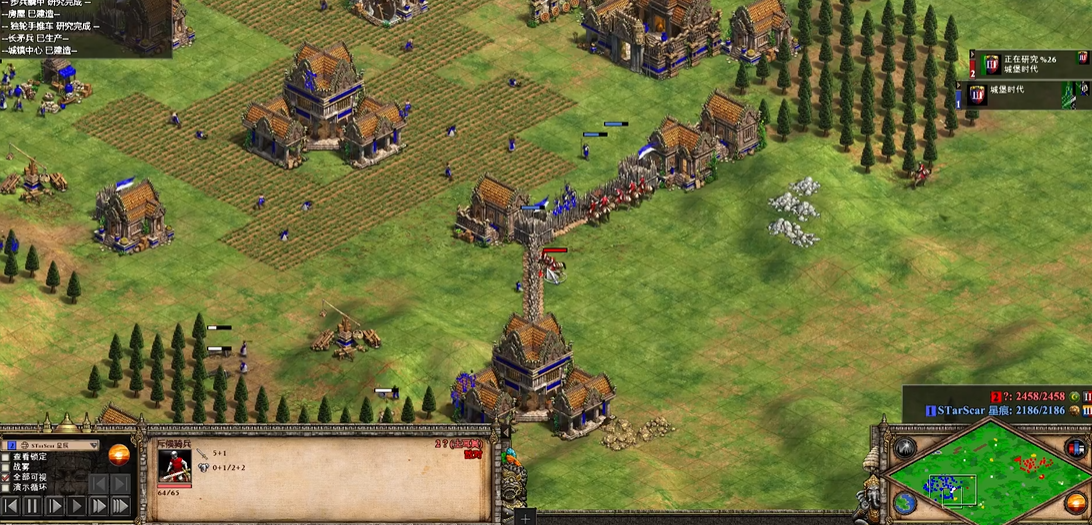The height and width of the screenshot is (525, 1092).
Task: Toggle the 查看锁定 checkbox
Action: click(x=6, y=456)
